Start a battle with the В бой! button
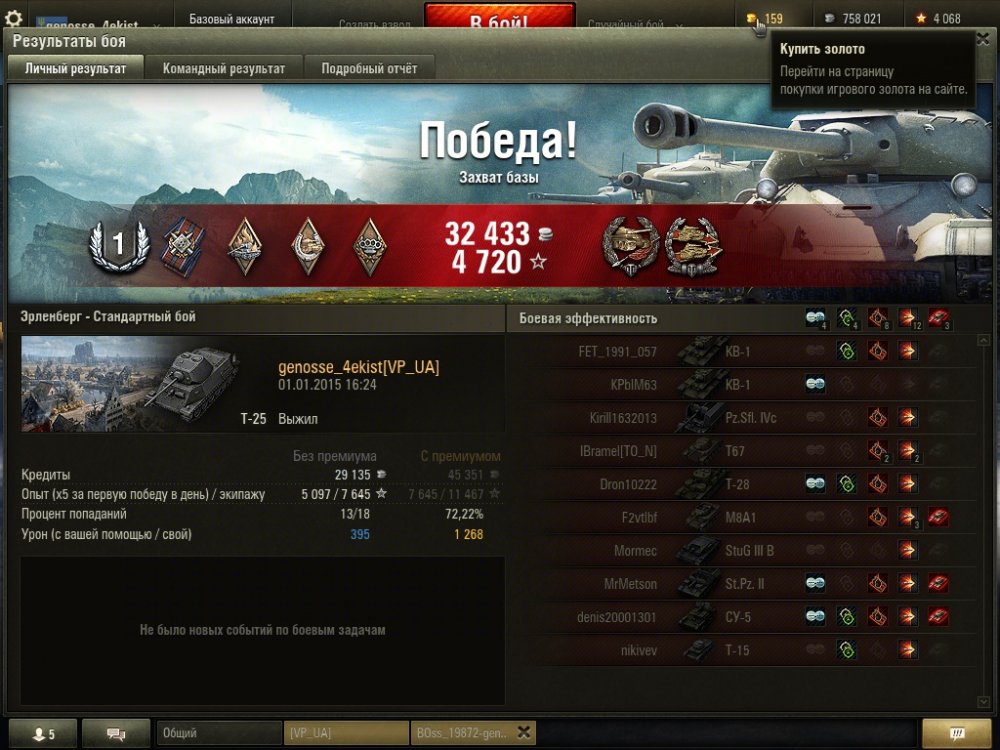Screen dimensions: 1000x750 [499, 19]
